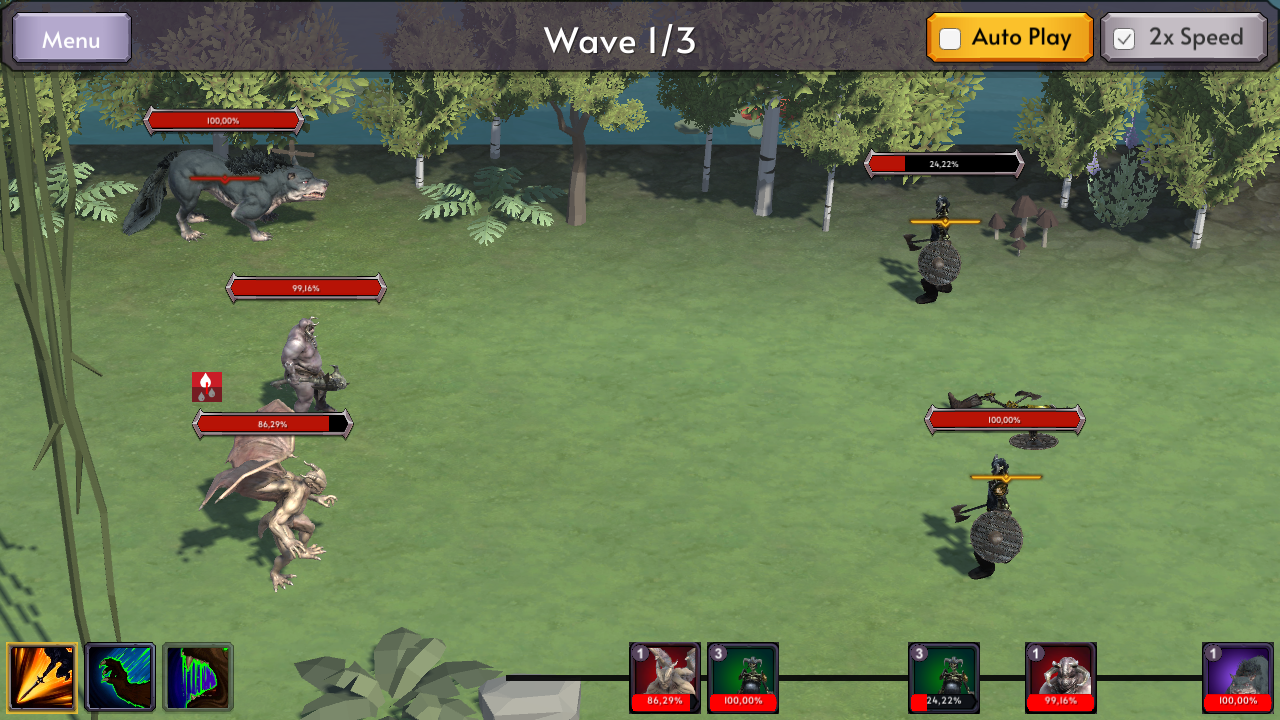Click the wolf enemy's full health bar
Image resolution: width=1280 pixels, height=720 pixels.
point(226,119)
